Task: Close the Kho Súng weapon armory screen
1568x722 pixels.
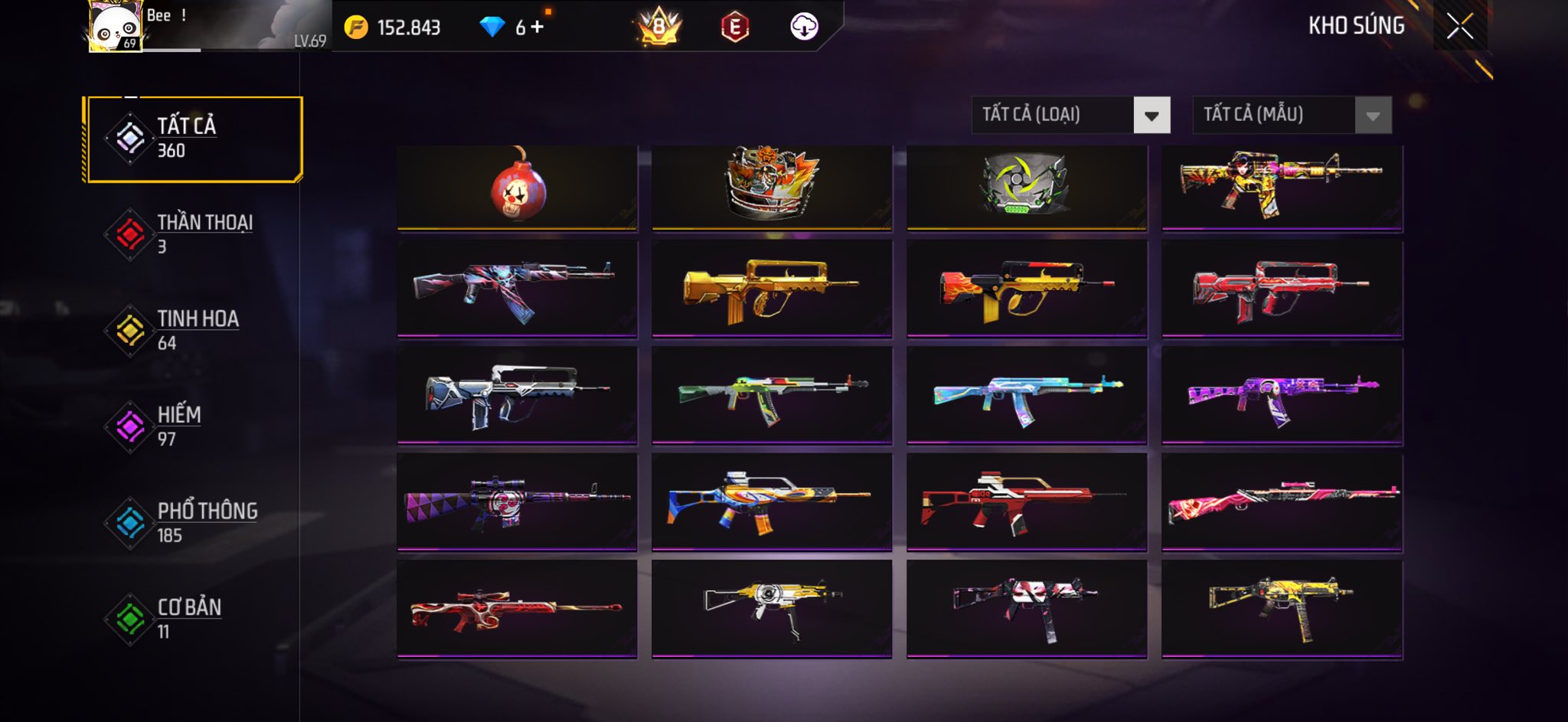Action: tap(1459, 27)
